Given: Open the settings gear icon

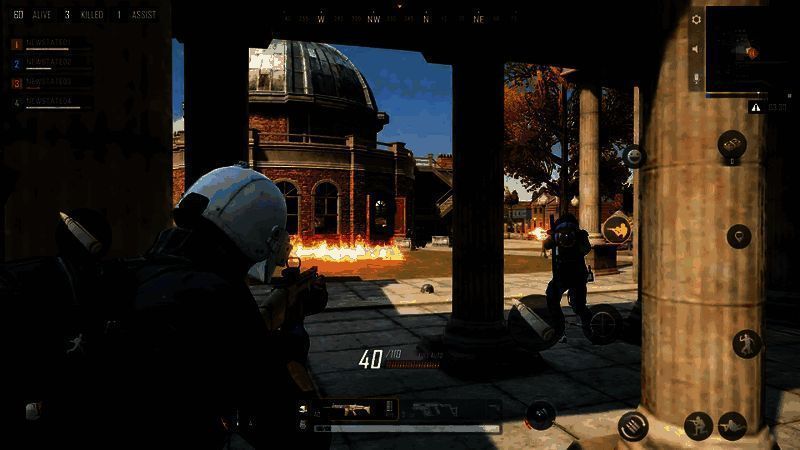Looking at the screenshot, I should coord(696,19).
